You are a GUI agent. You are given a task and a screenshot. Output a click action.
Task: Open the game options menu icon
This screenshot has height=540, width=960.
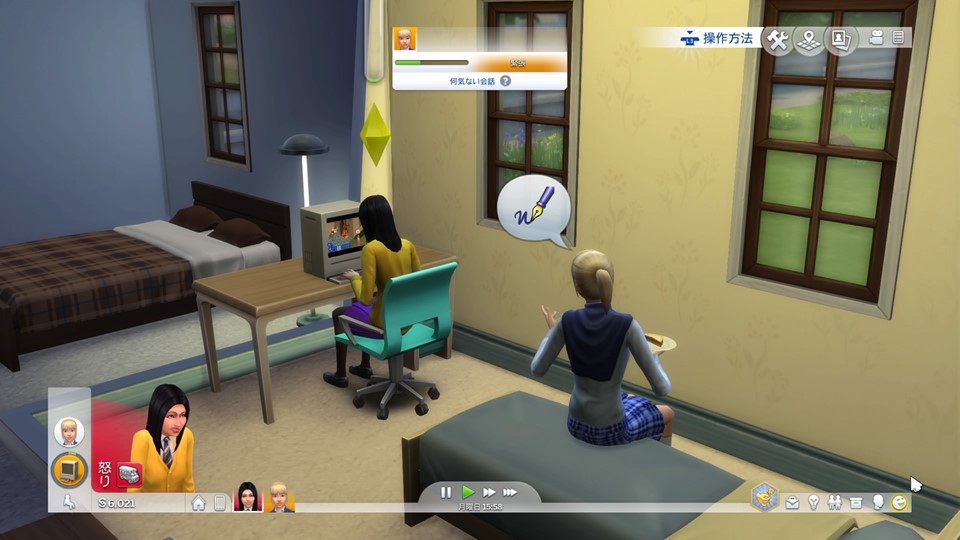coord(898,38)
